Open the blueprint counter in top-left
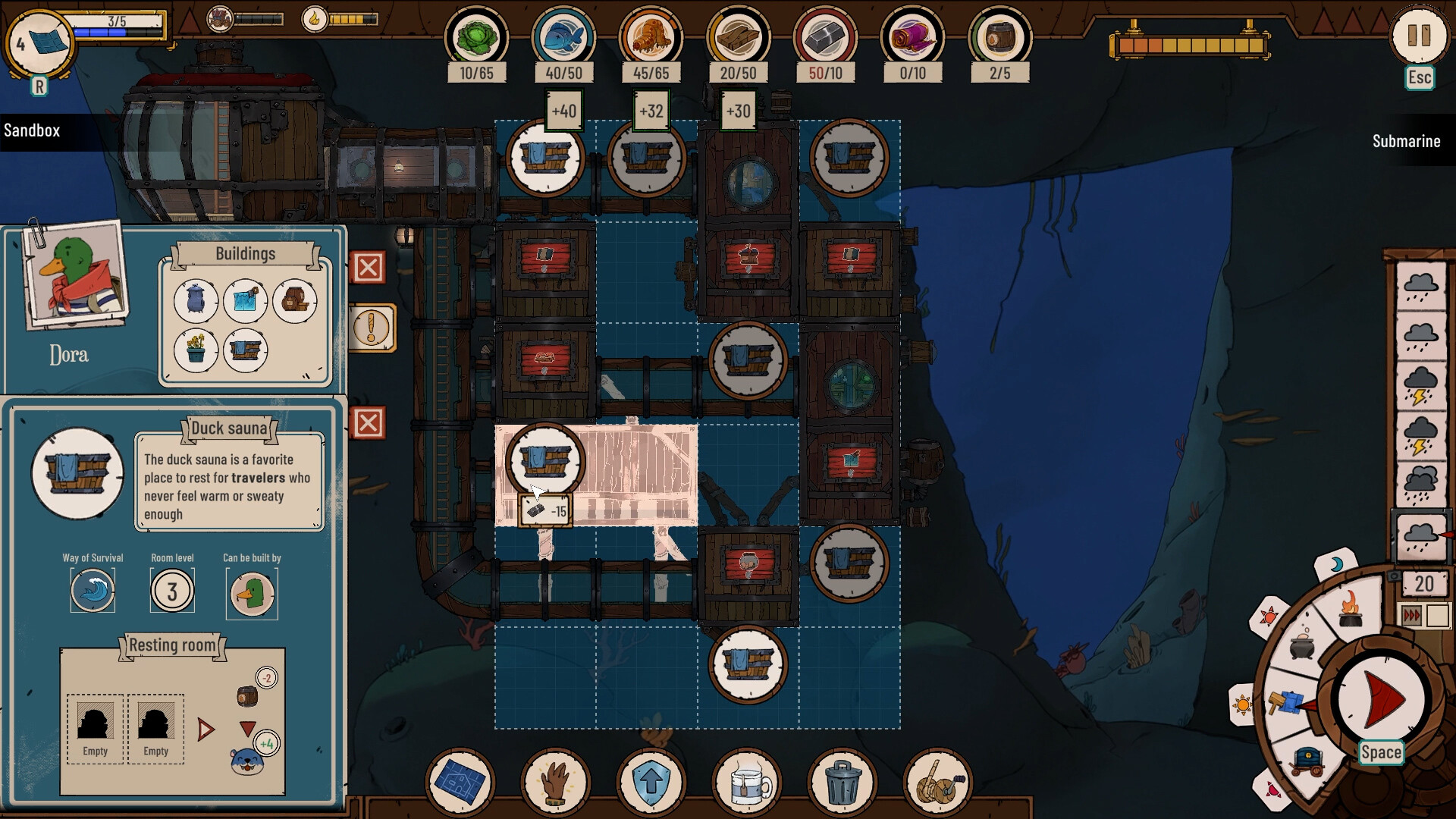 pos(39,43)
